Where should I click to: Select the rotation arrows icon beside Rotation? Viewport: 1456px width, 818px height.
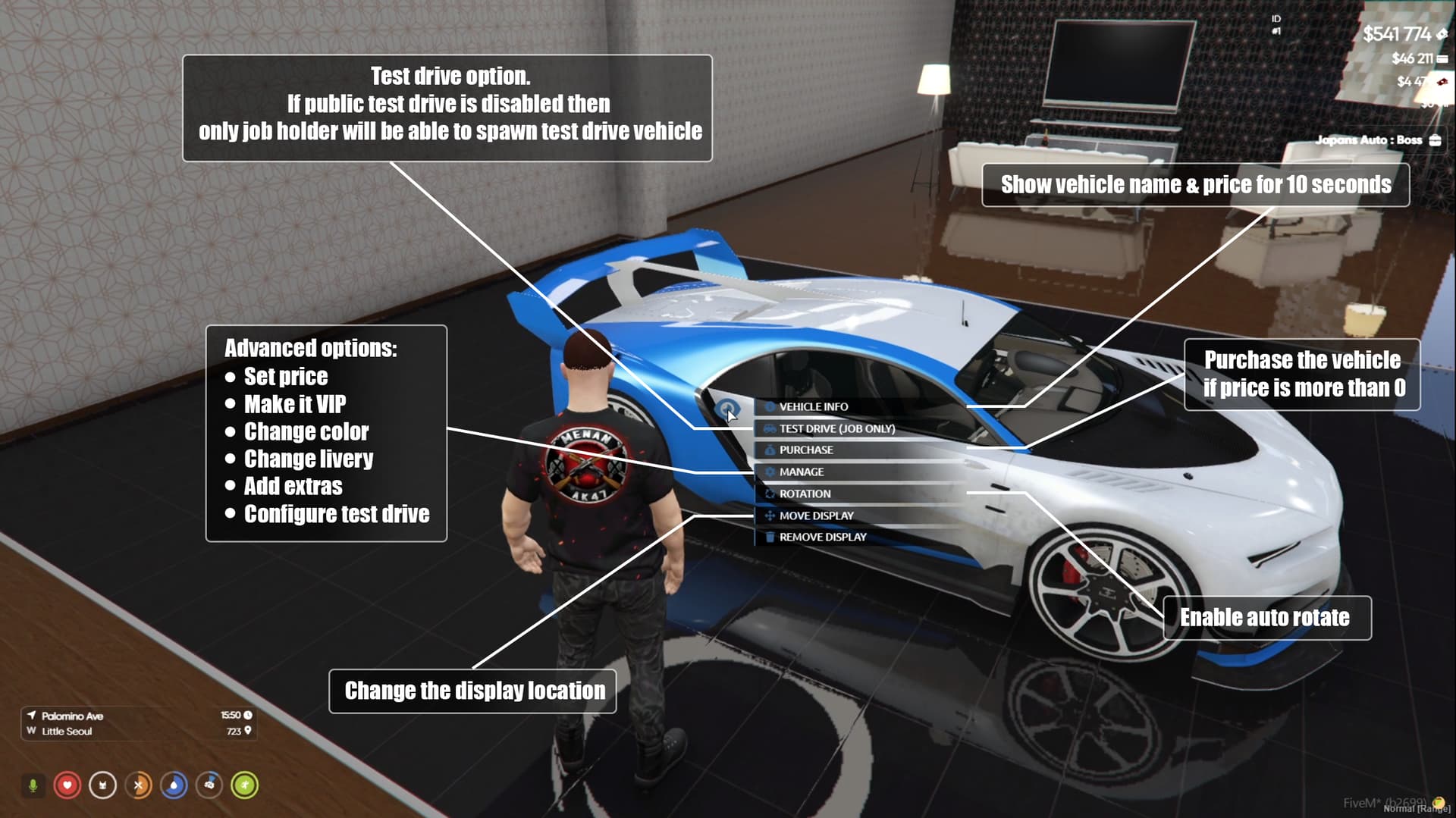769,494
